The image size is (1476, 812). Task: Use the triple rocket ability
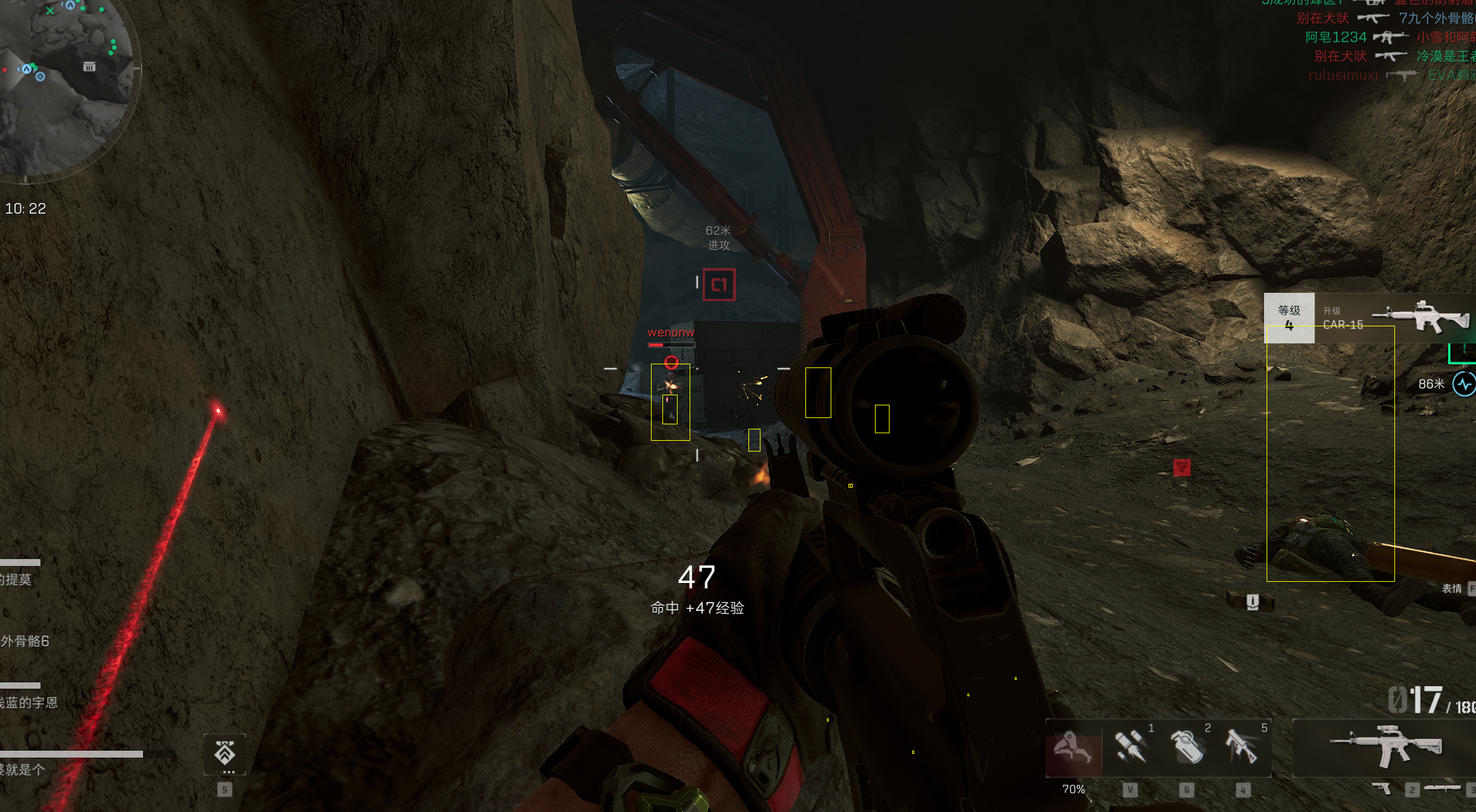point(1131,747)
